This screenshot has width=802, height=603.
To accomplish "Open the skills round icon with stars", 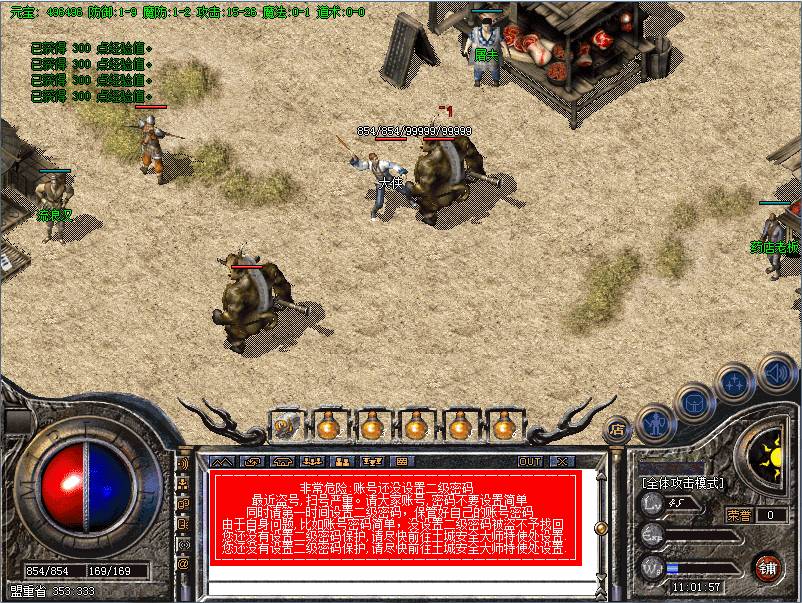I will pos(735,381).
